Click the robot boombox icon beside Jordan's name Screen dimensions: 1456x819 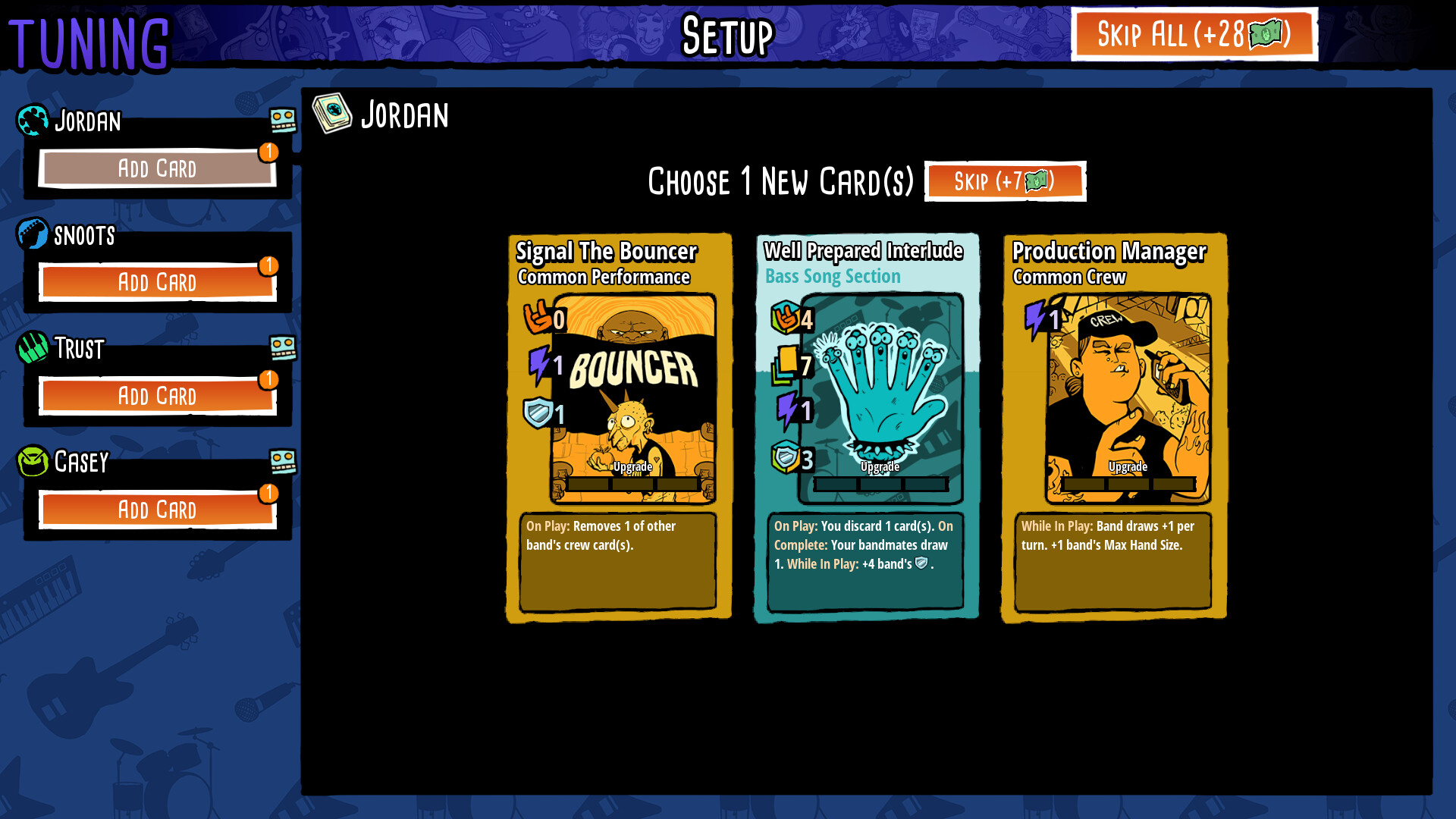pos(284,118)
